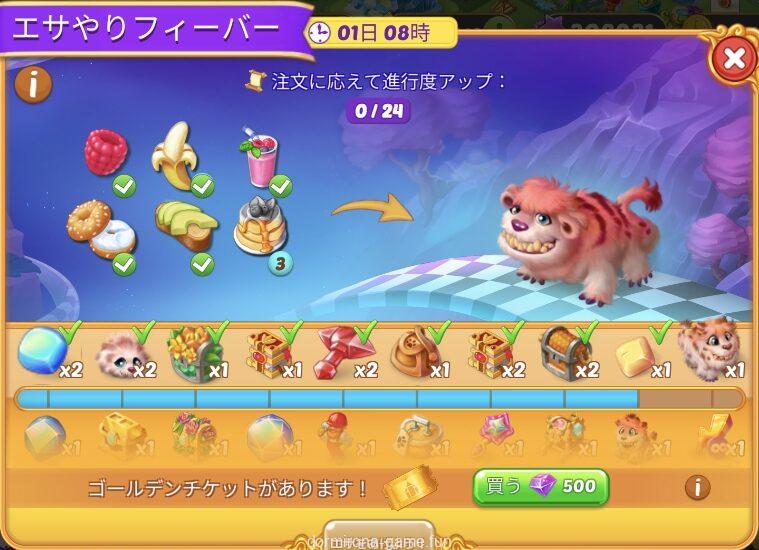Select the blueberry pancakes order item
Image resolution: width=759 pixels, height=550 pixels.
tap(258, 226)
